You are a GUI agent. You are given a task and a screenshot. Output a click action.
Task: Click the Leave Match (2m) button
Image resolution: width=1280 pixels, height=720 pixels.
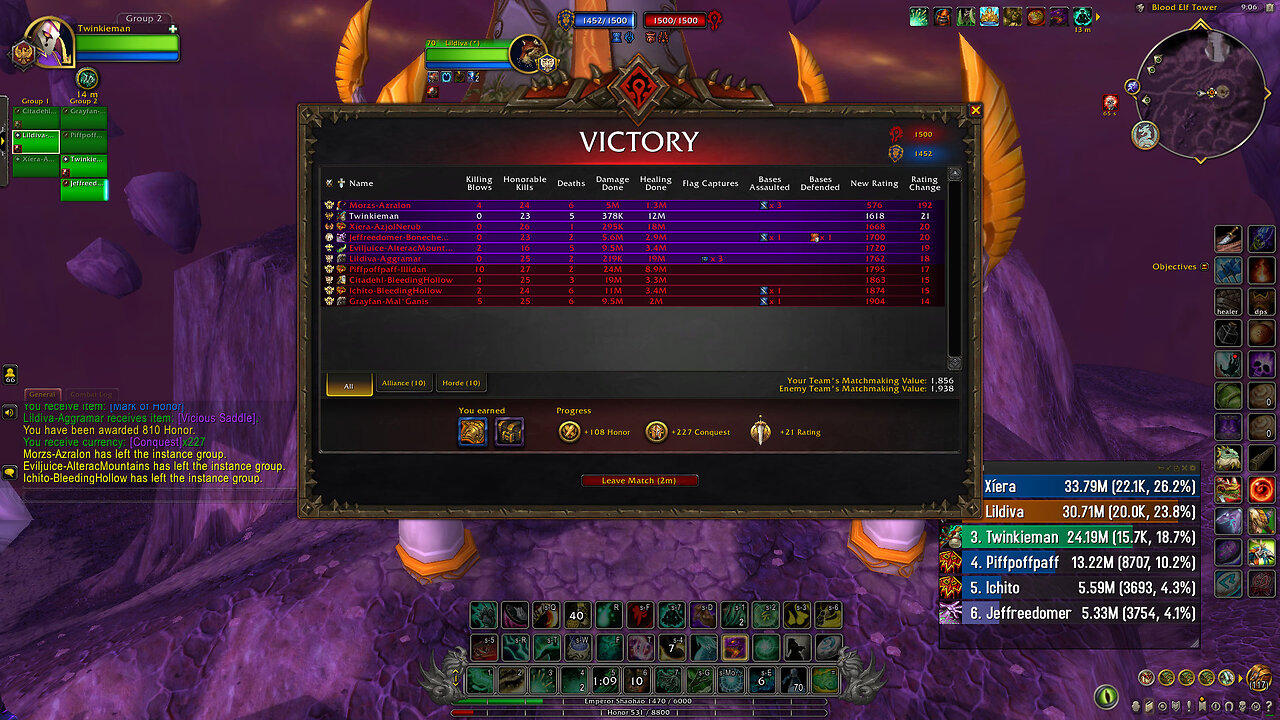(x=639, y=480)
